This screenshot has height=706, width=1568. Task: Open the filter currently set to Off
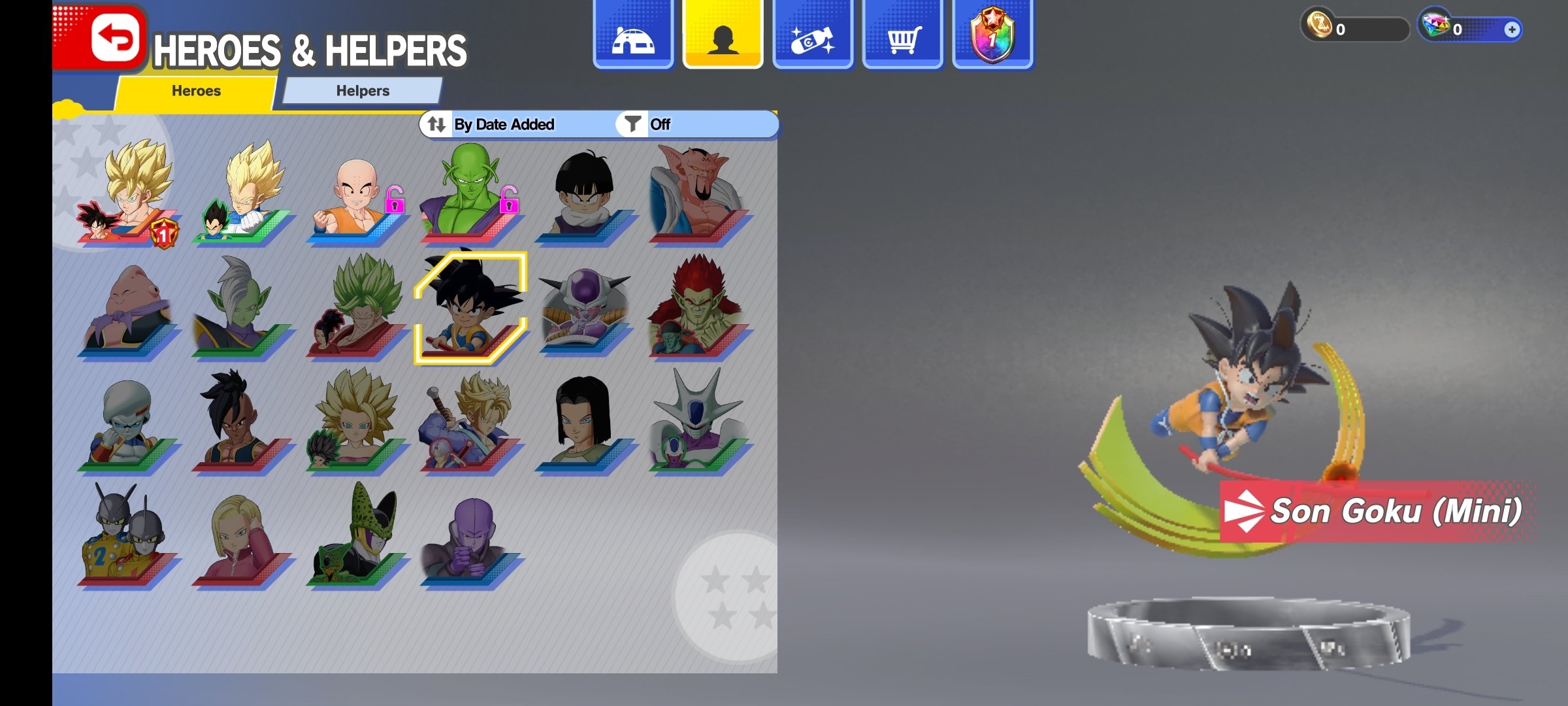pyautogui.click(x=647, y=124)
